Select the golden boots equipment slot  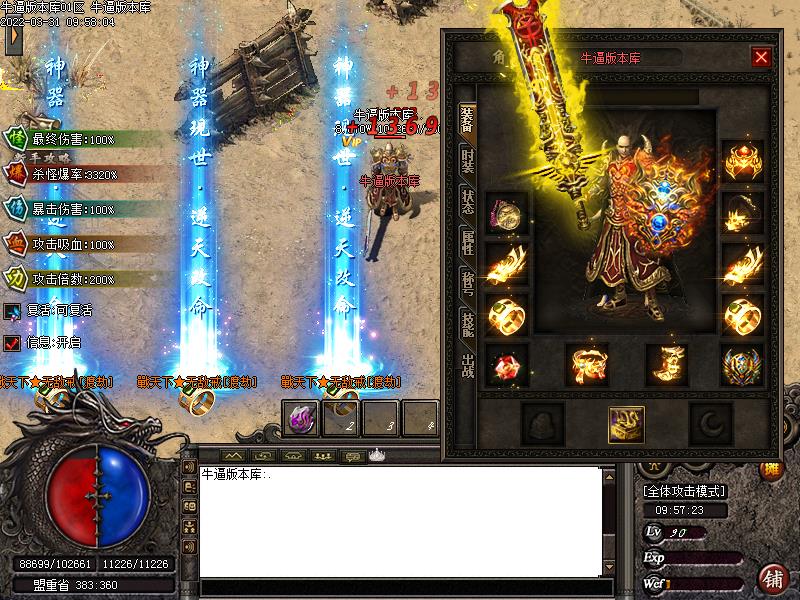[666, 365]
